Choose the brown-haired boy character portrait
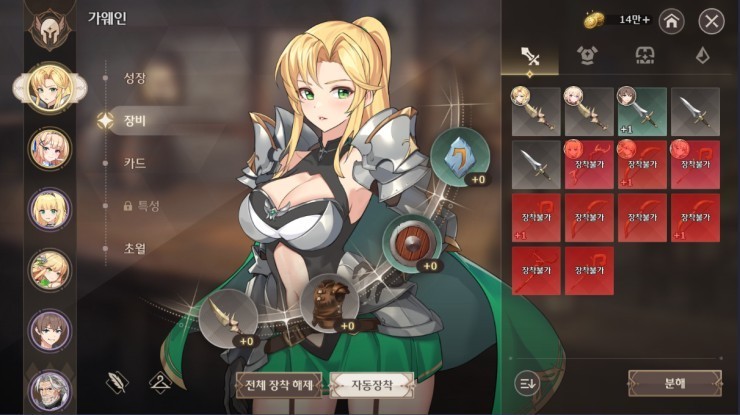 [49, 330]
